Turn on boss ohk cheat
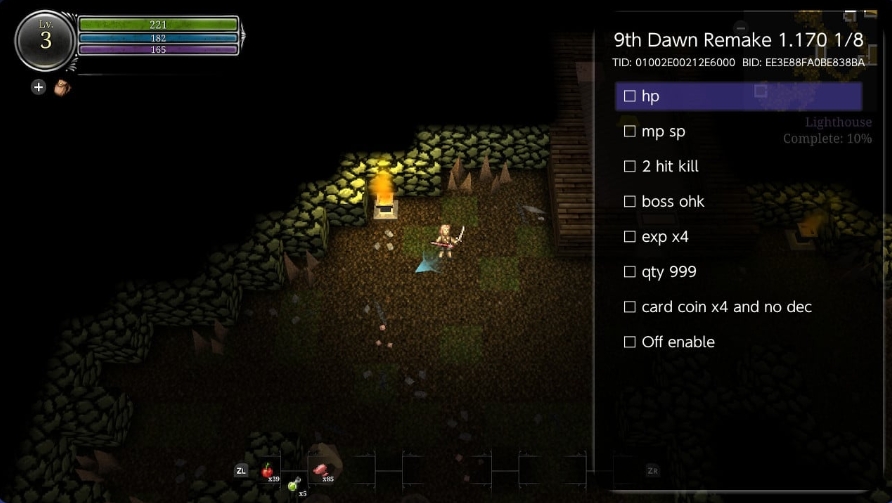The height and width of the screenshot is (503, 892). [x=630, y=201]
